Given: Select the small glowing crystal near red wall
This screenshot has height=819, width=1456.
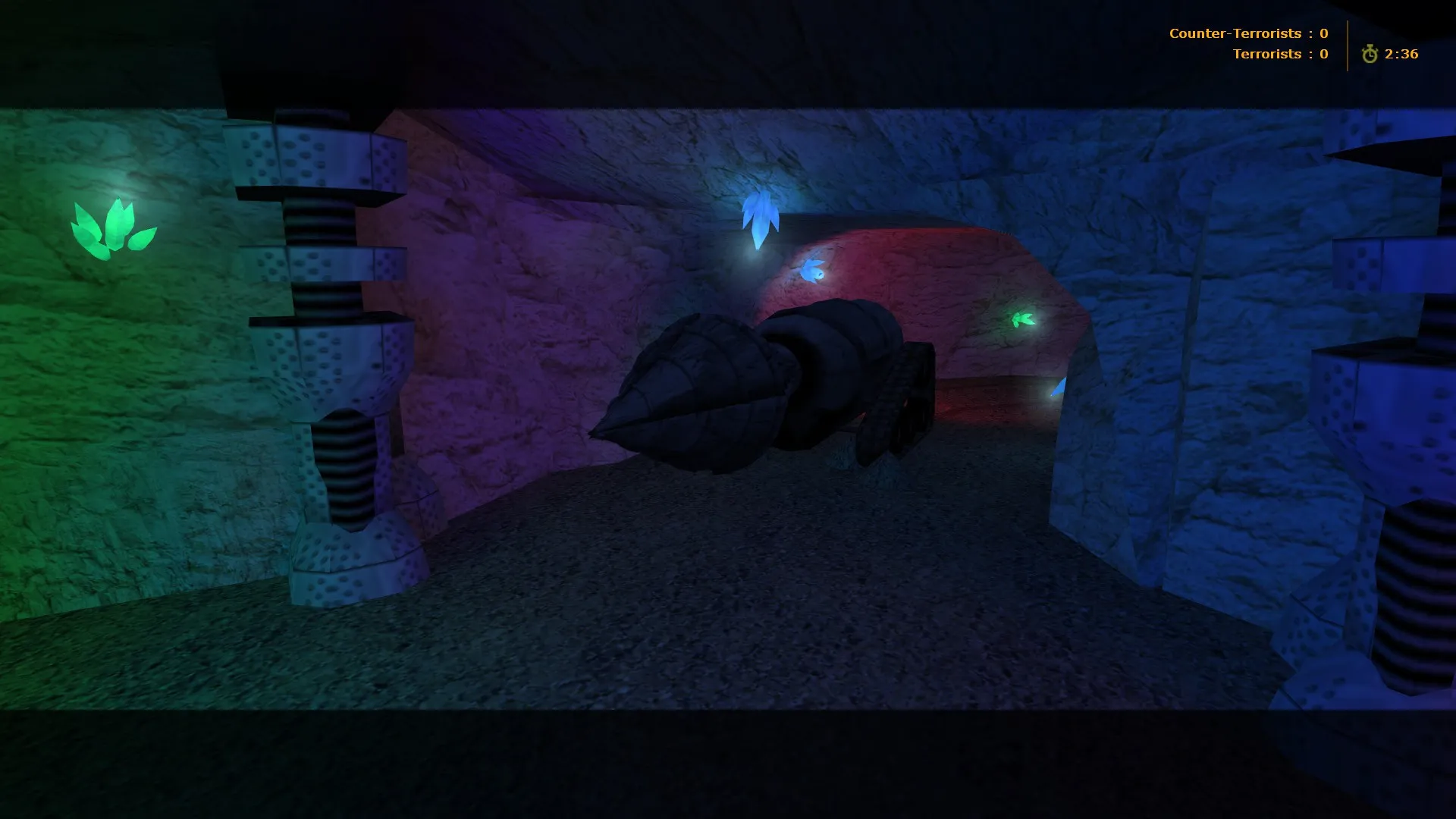Looking at the screenshot, I should (x=813, y=269).
